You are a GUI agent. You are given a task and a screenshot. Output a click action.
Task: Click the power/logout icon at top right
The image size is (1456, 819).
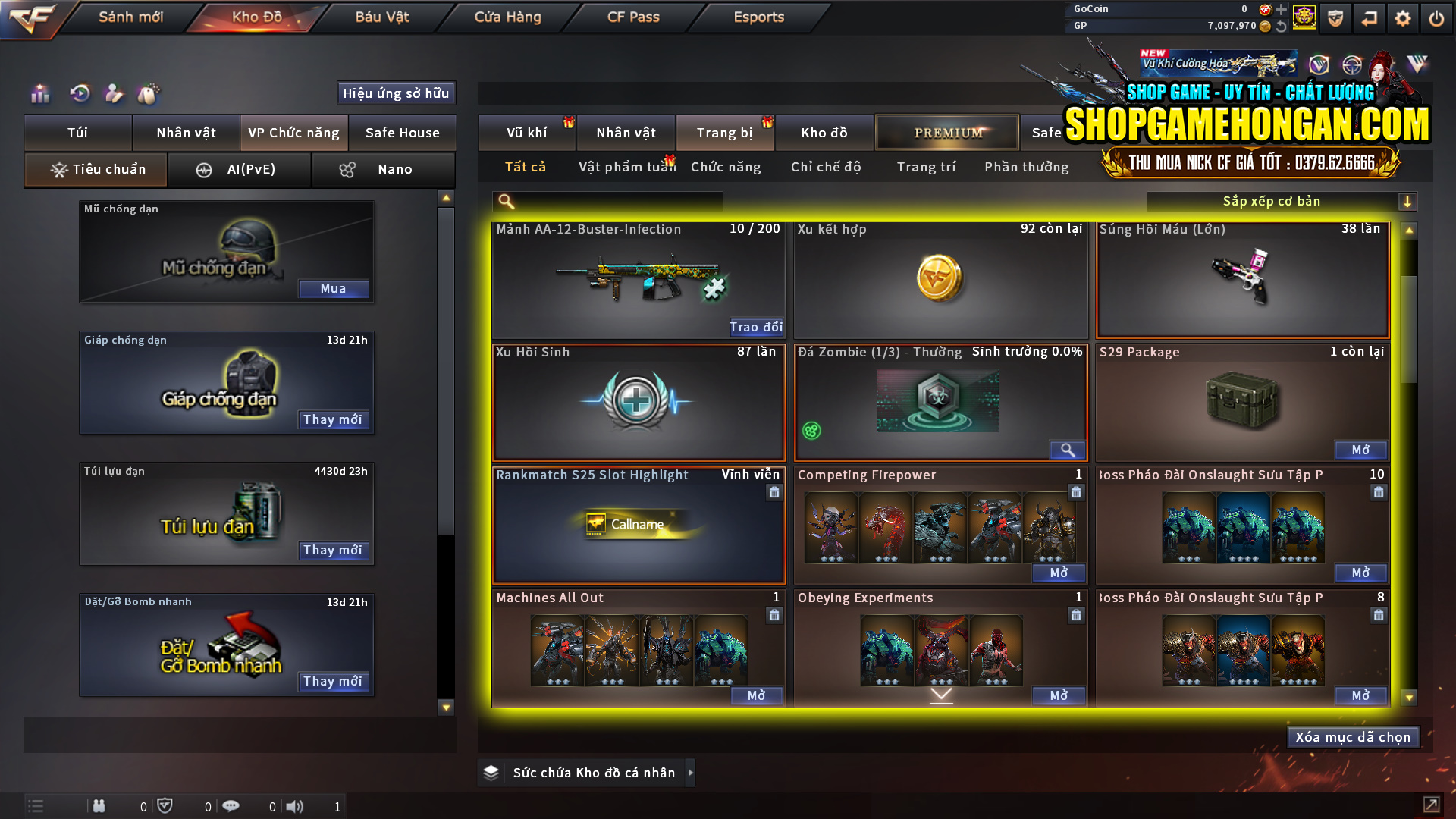pyautogui.click(x=1436, y=18)
